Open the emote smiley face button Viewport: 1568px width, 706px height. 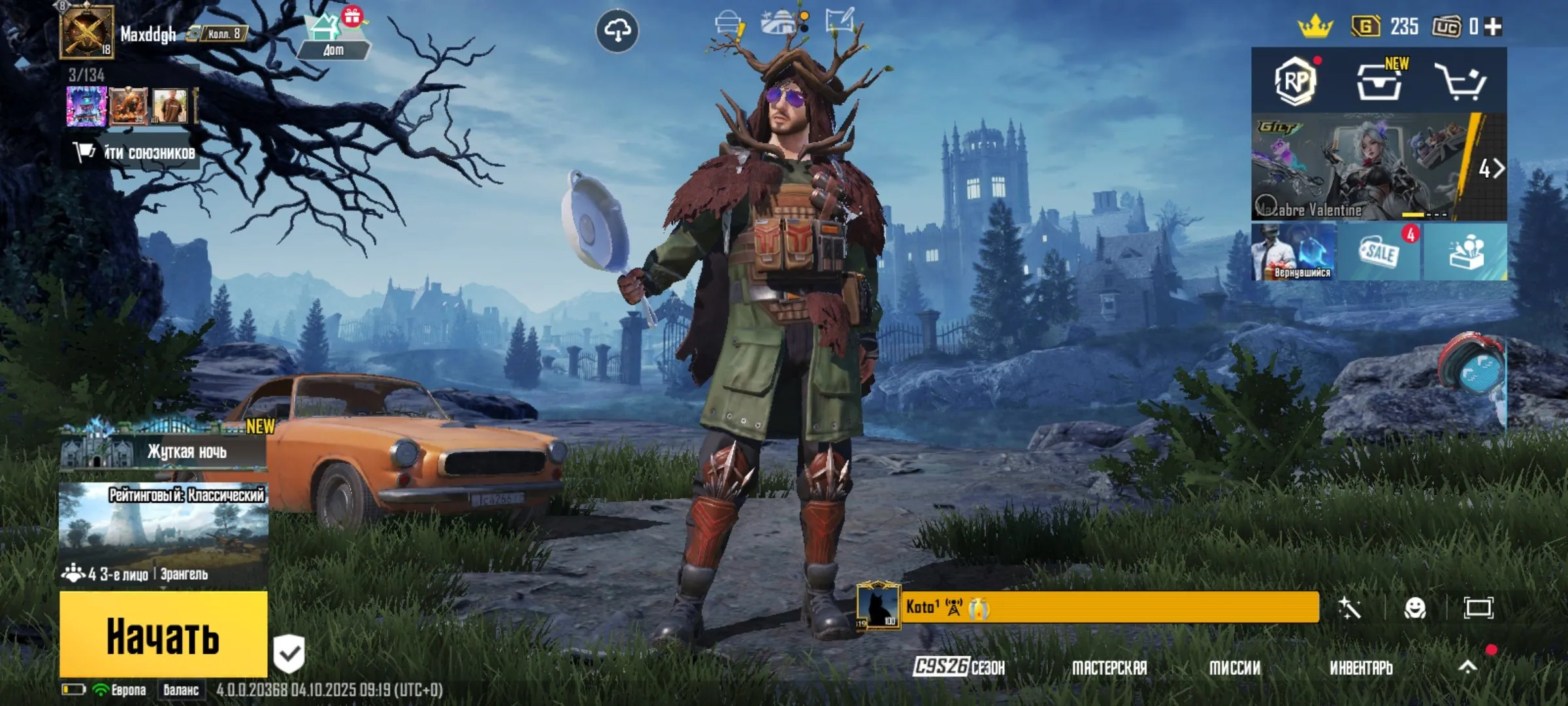tap(1415, 608)
